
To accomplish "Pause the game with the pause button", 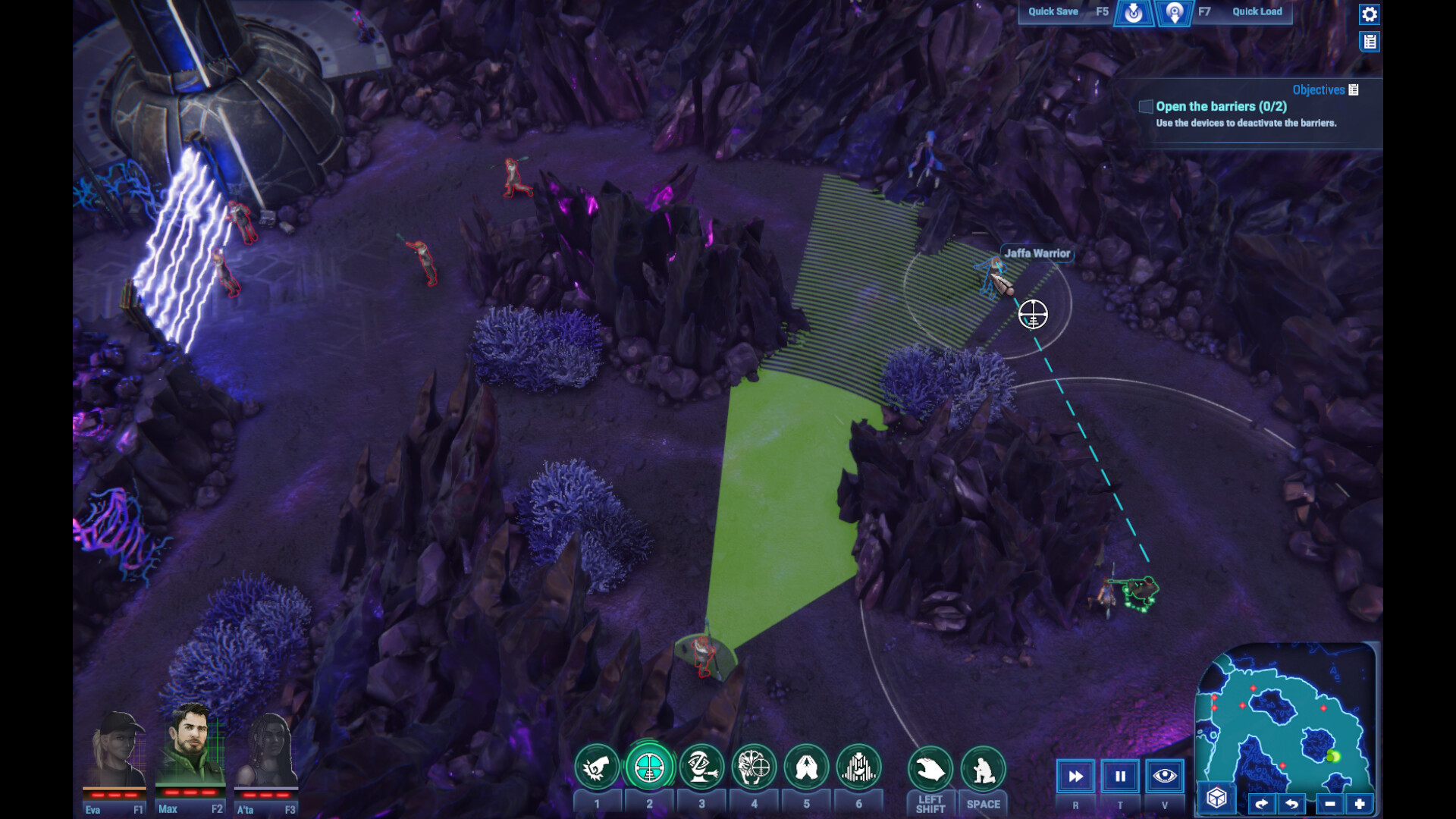I will (x=1120, y=777).
